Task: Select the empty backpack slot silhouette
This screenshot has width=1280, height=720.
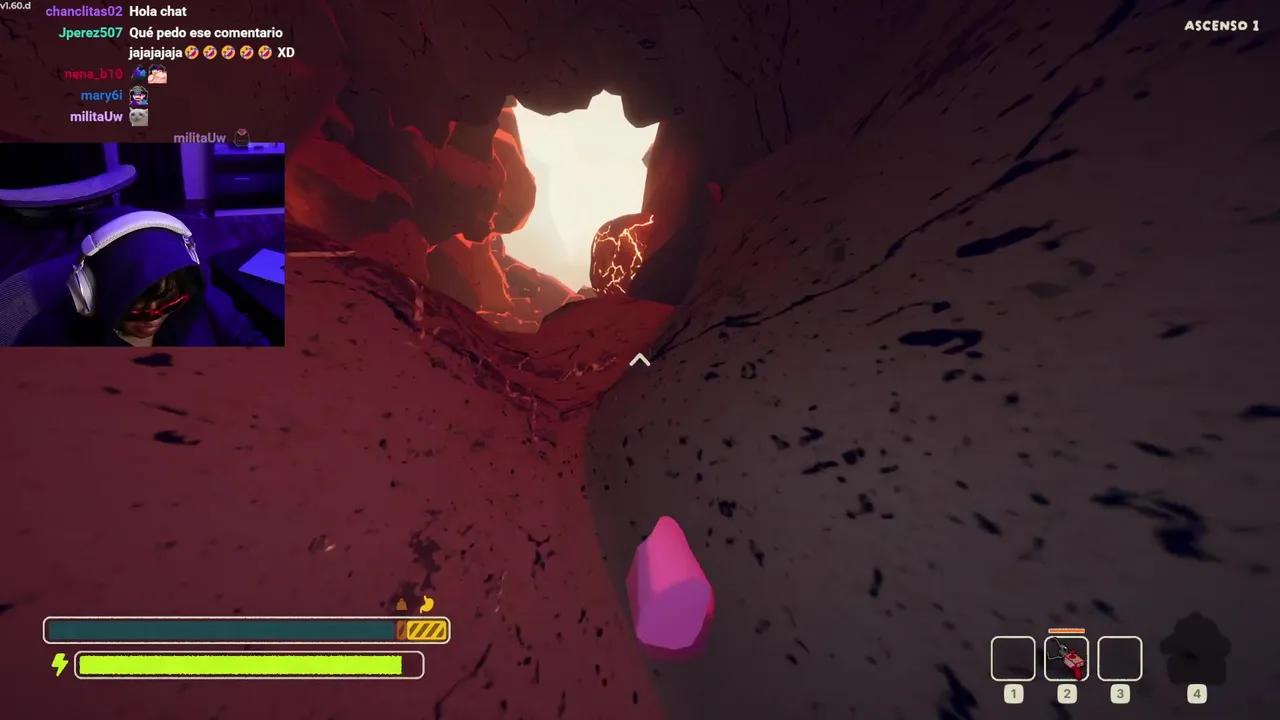Action: (1196, 650)
